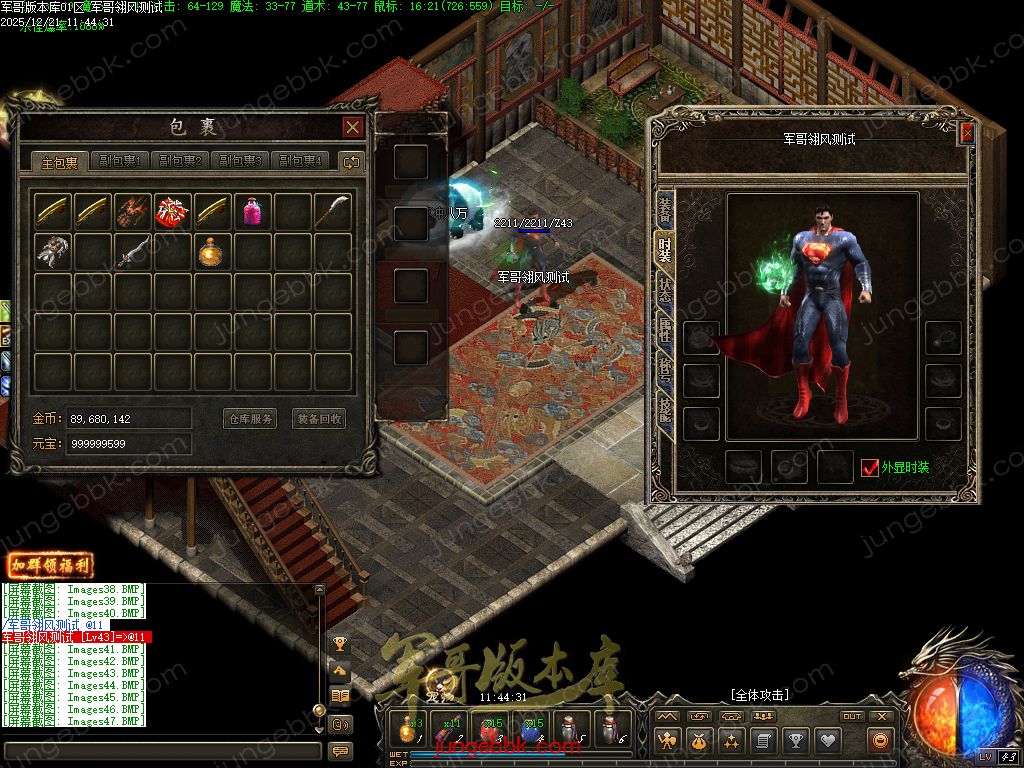
Task: Click the OUT button on the bottom bar
Action: (852, 716)
